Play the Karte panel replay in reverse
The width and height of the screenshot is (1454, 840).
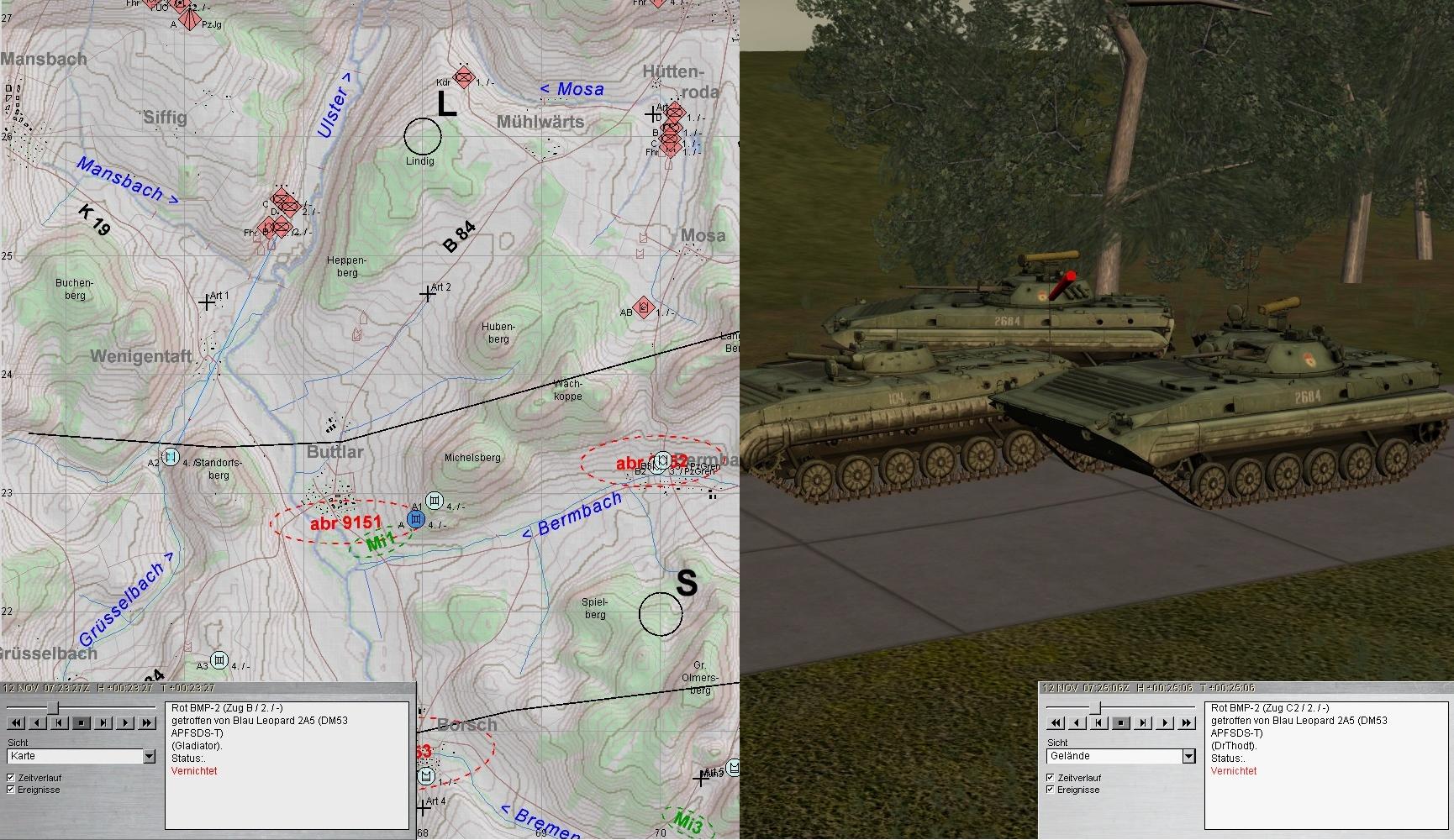pyautogui.click(x=37, y=722)
